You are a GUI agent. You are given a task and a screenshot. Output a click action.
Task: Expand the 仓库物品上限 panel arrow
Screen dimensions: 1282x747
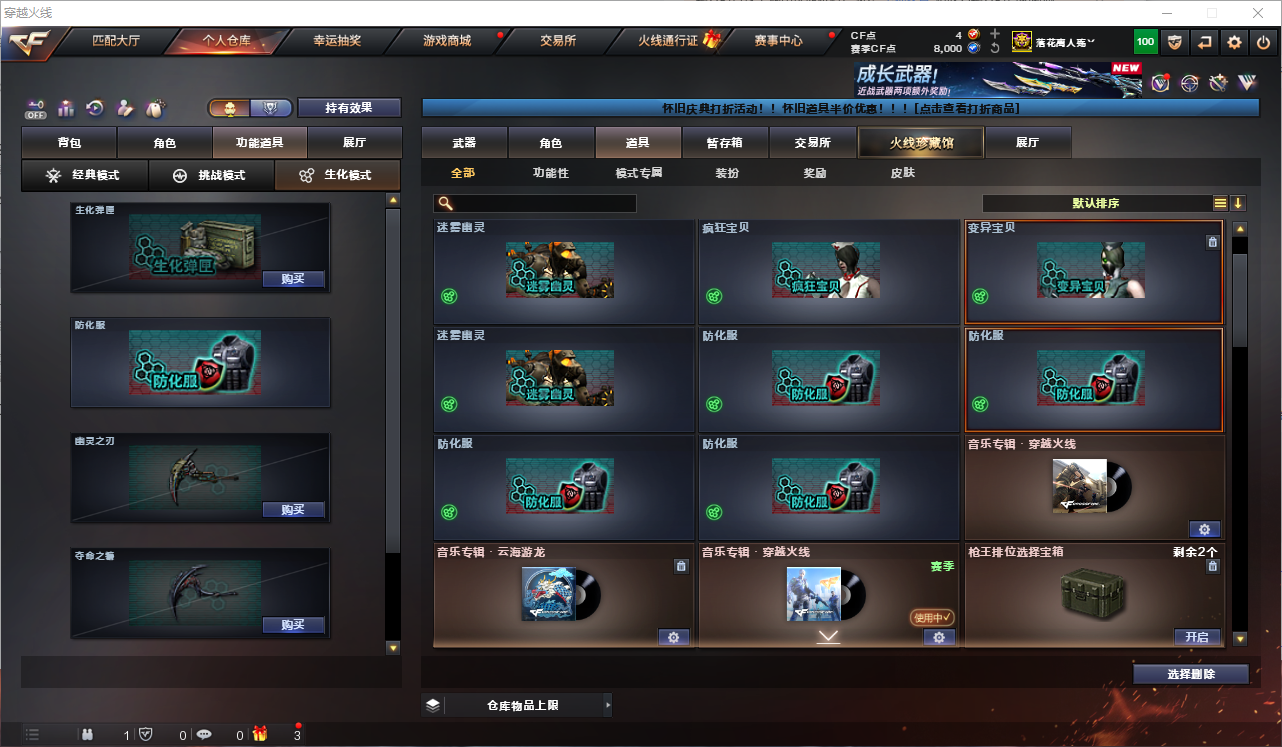click(x=608, y=705)
